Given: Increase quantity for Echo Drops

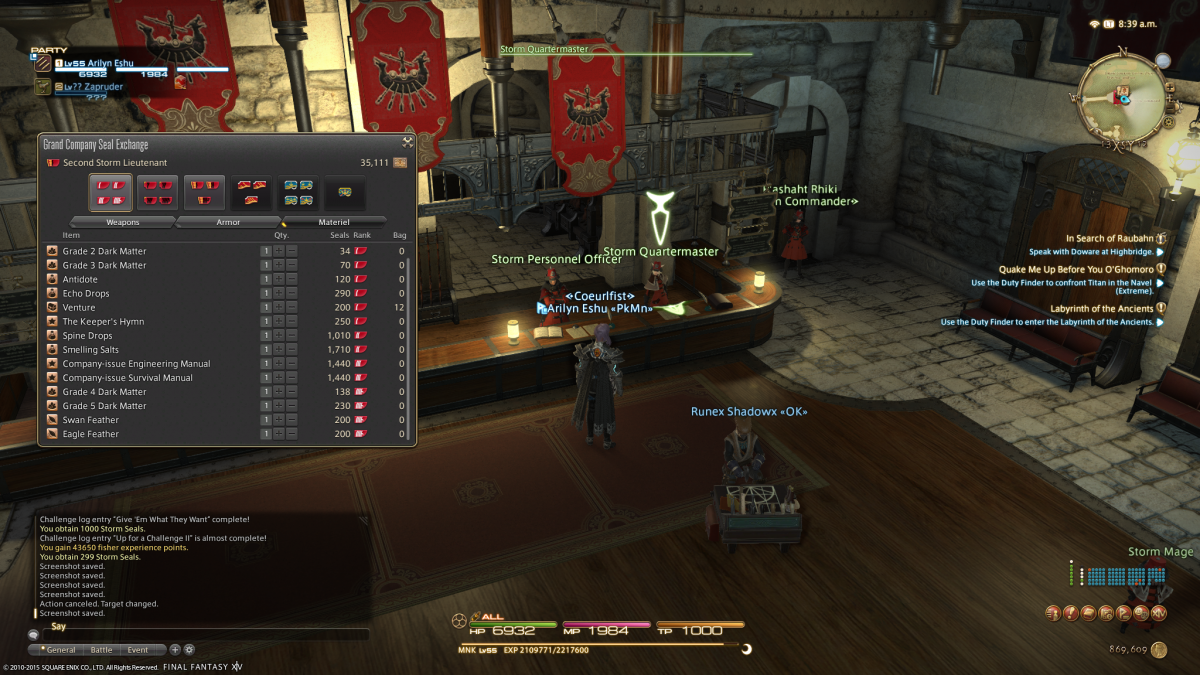Looking at the screenshot, I should (279, 294).
